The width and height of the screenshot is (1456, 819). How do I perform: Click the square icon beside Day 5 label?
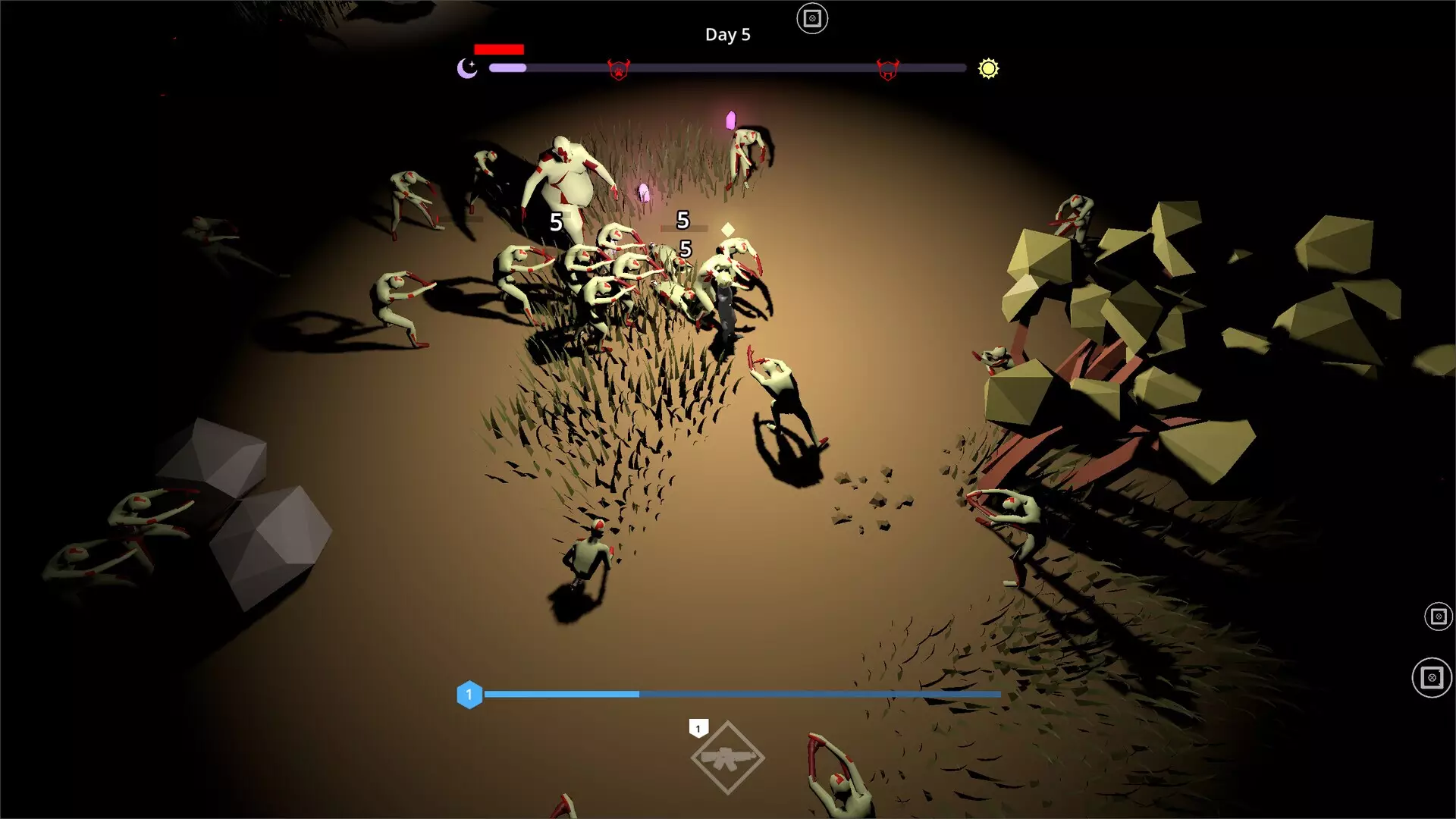(x=812, y=19)
